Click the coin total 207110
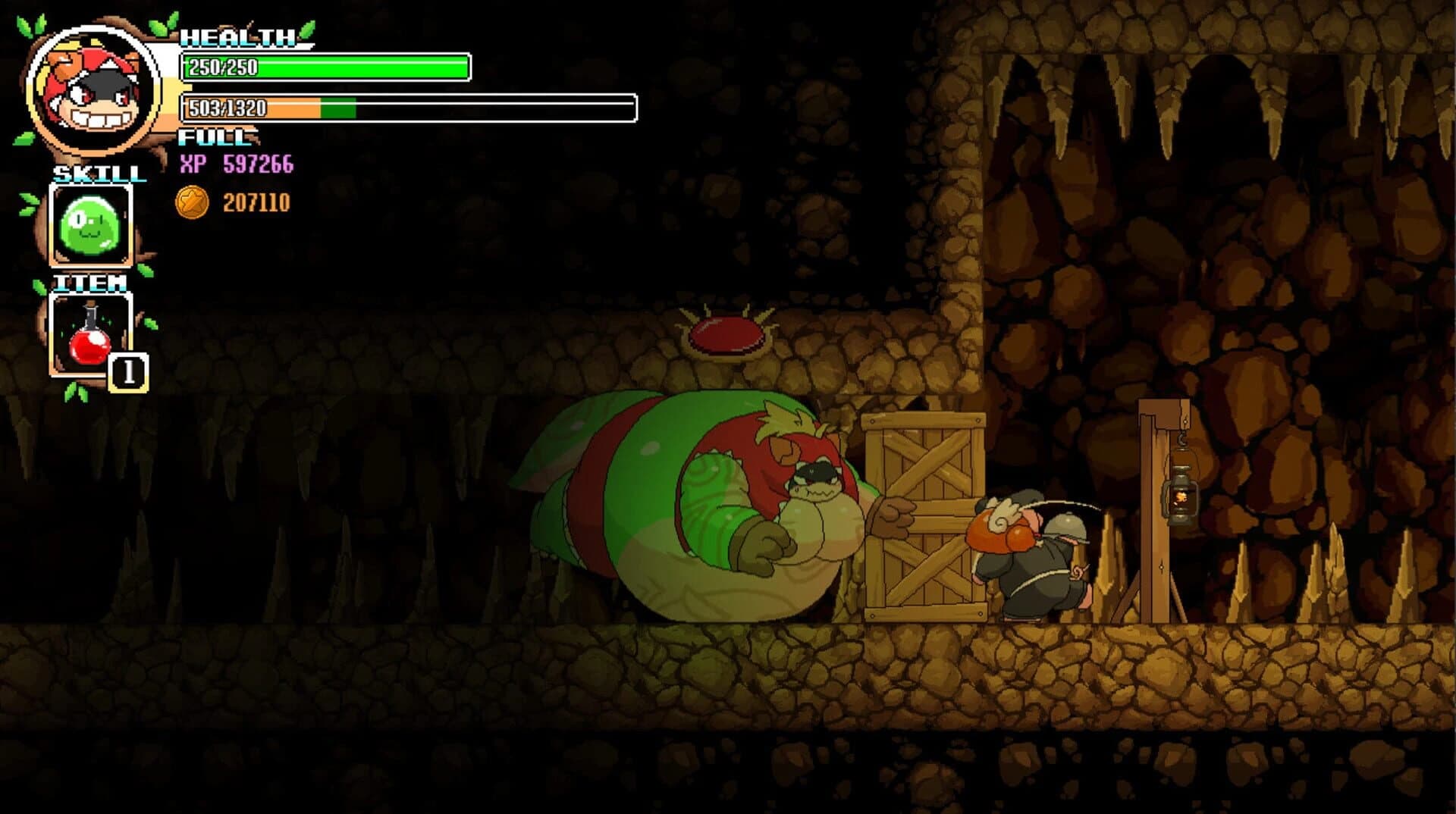The width and height of the screenshot is (1456, 814). click(x=256, y=201)
